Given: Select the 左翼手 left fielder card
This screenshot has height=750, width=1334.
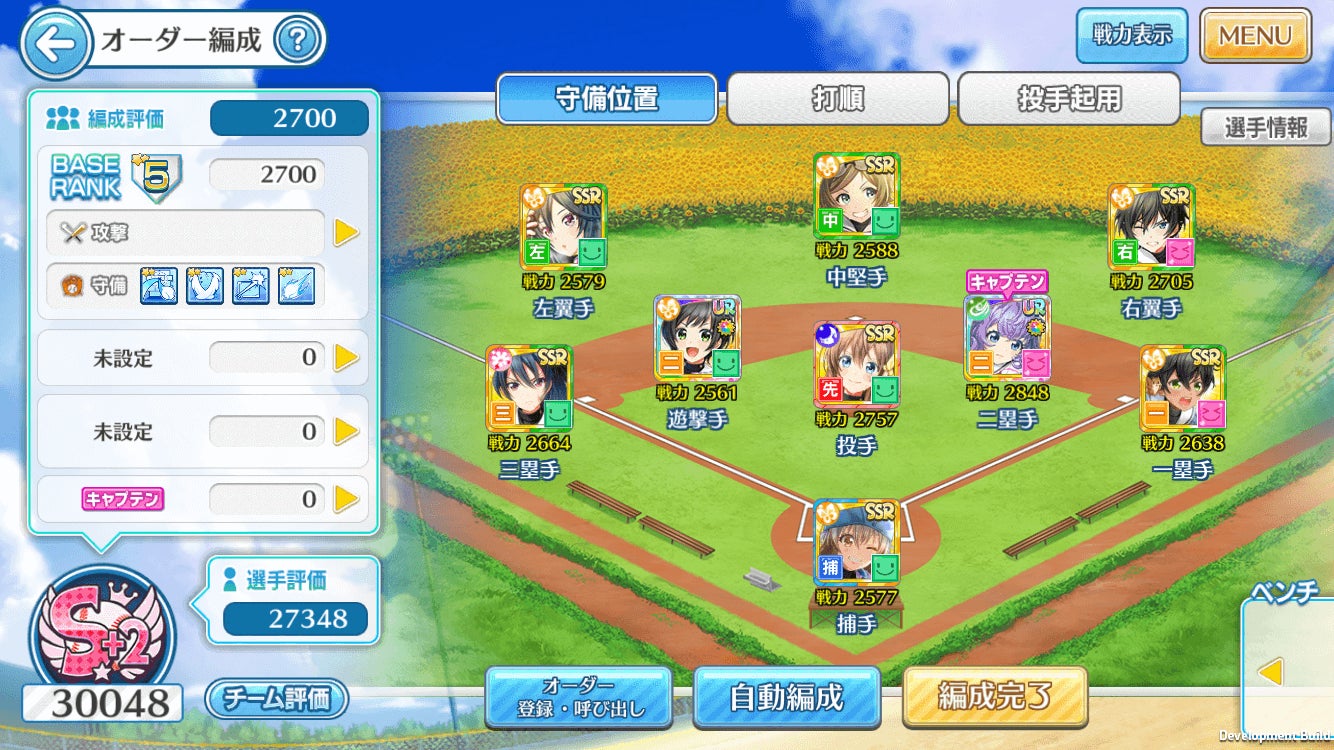Looking at the screenshot, I should tap(564, 227).
